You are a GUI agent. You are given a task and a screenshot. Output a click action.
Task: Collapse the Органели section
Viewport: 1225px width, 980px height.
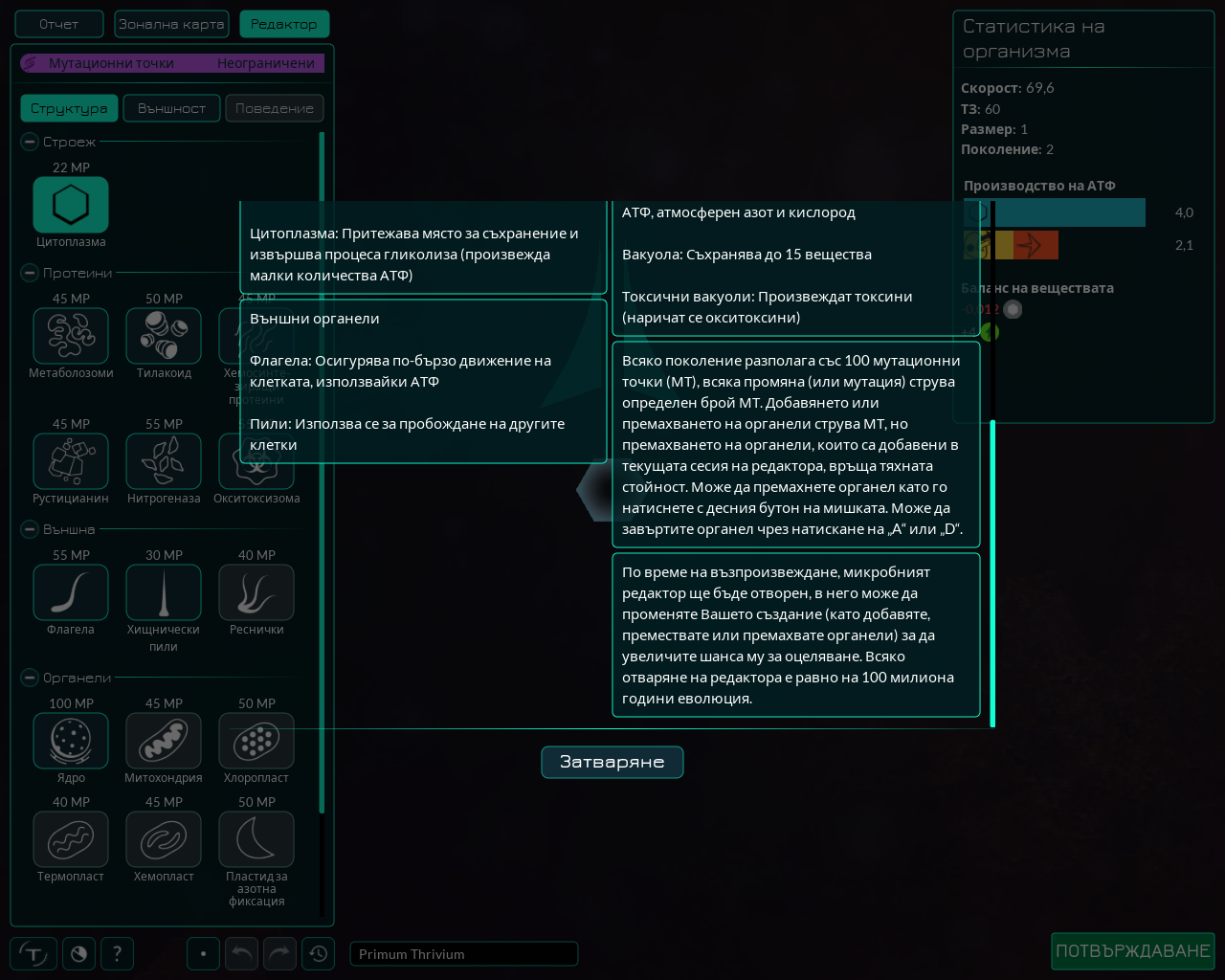(x=28, y=678)
